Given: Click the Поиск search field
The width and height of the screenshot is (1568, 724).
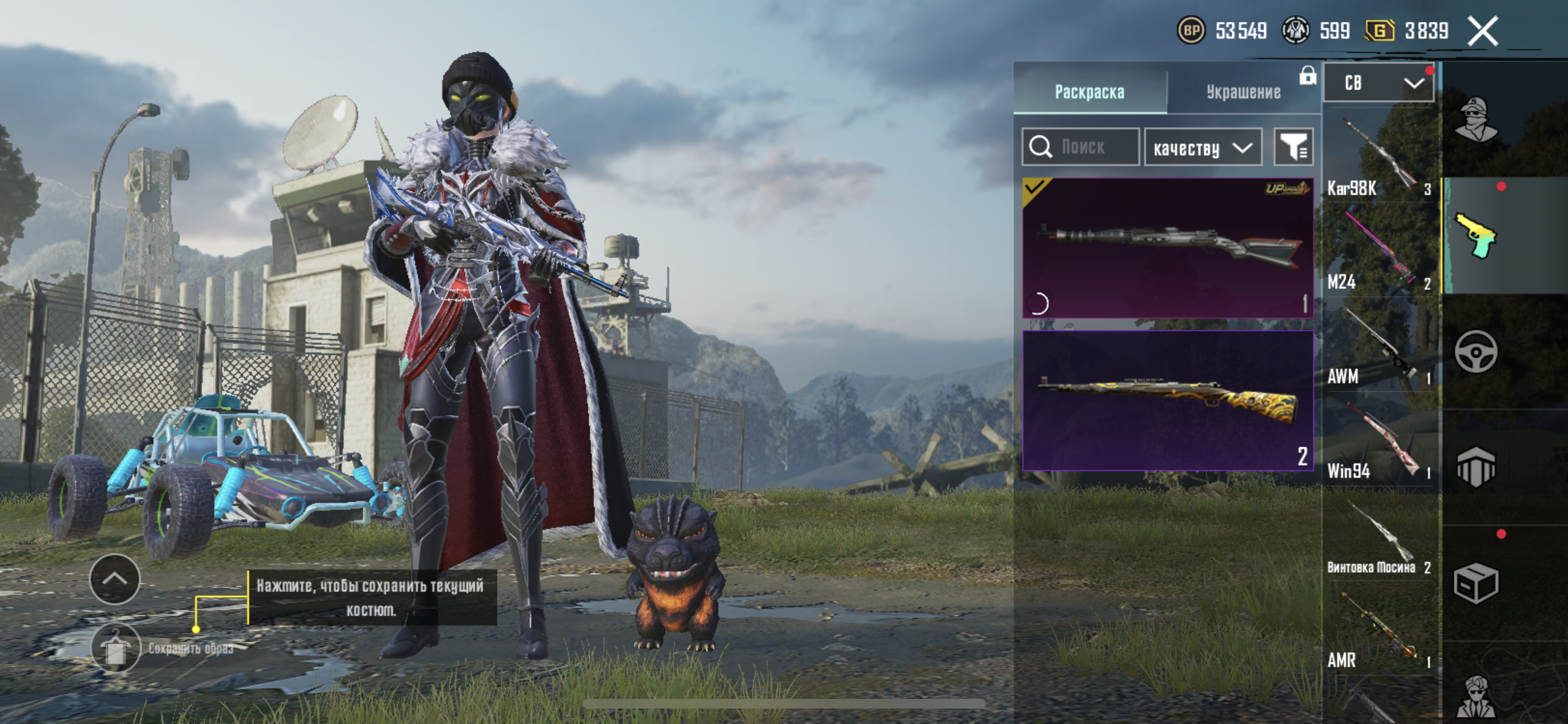Looking at the screenshot, I should [1081, 147].
